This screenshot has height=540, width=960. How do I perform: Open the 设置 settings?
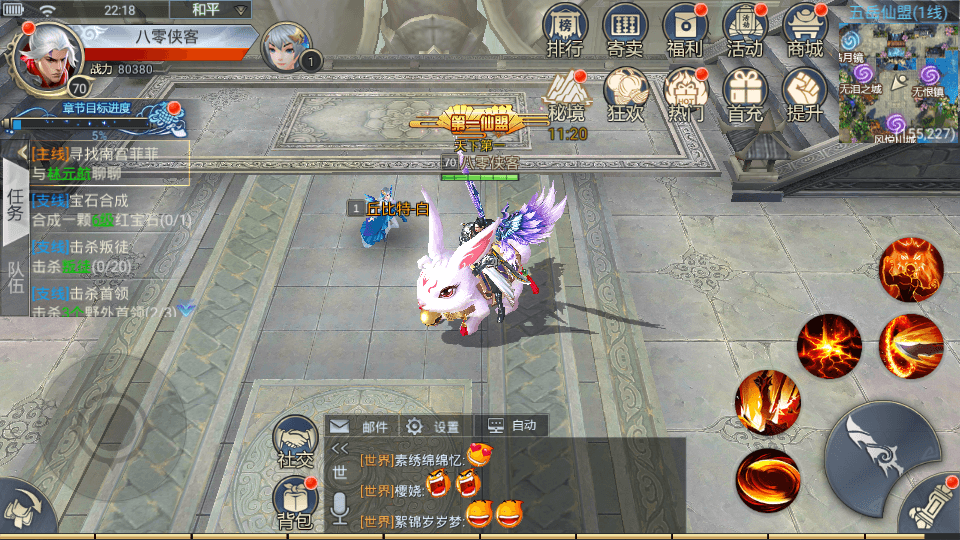coord(432,426)
